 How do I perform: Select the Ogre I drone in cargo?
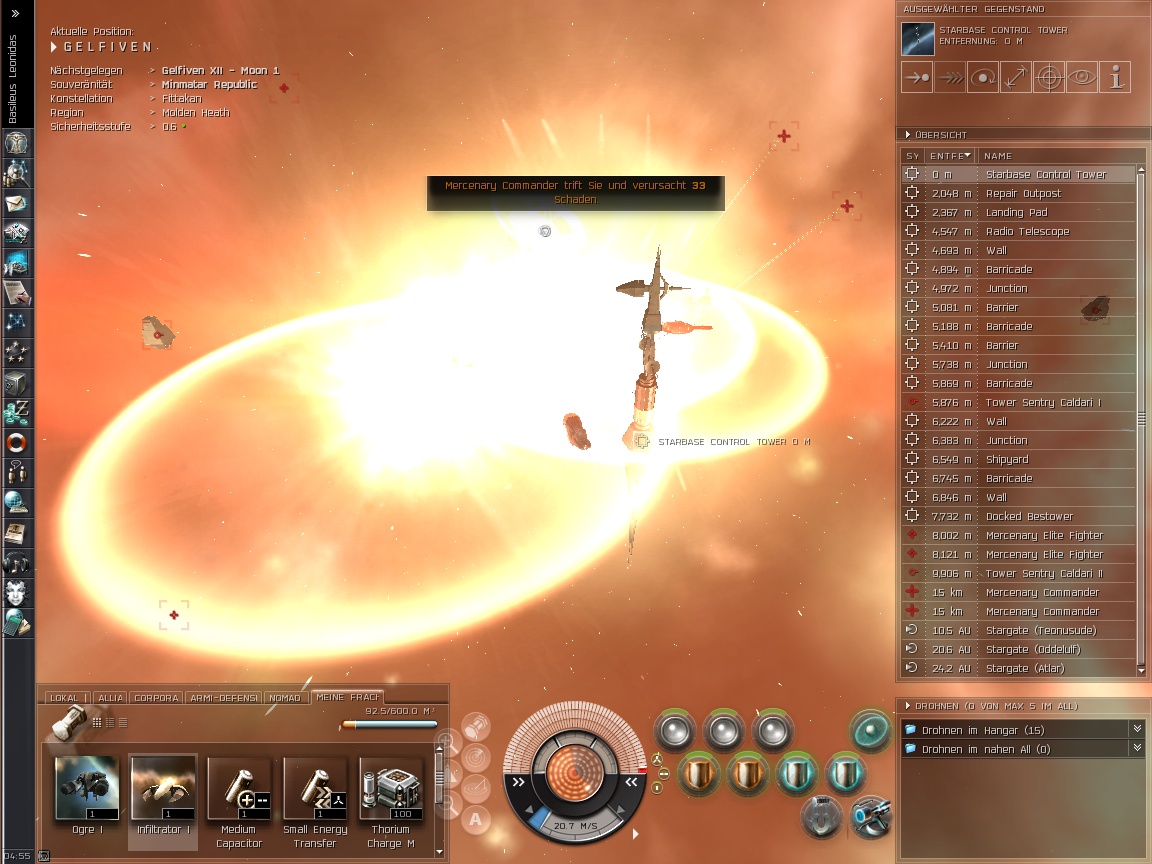(84, 789)
